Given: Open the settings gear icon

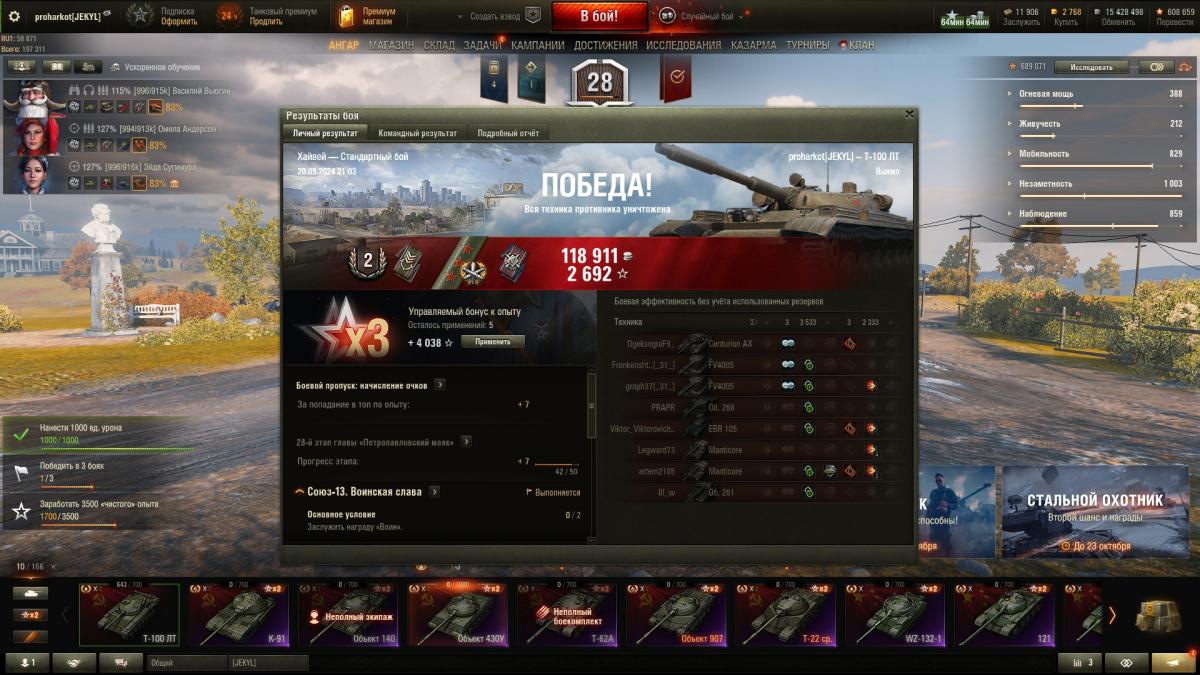Looking at the screenshot, I should [14, 16].
